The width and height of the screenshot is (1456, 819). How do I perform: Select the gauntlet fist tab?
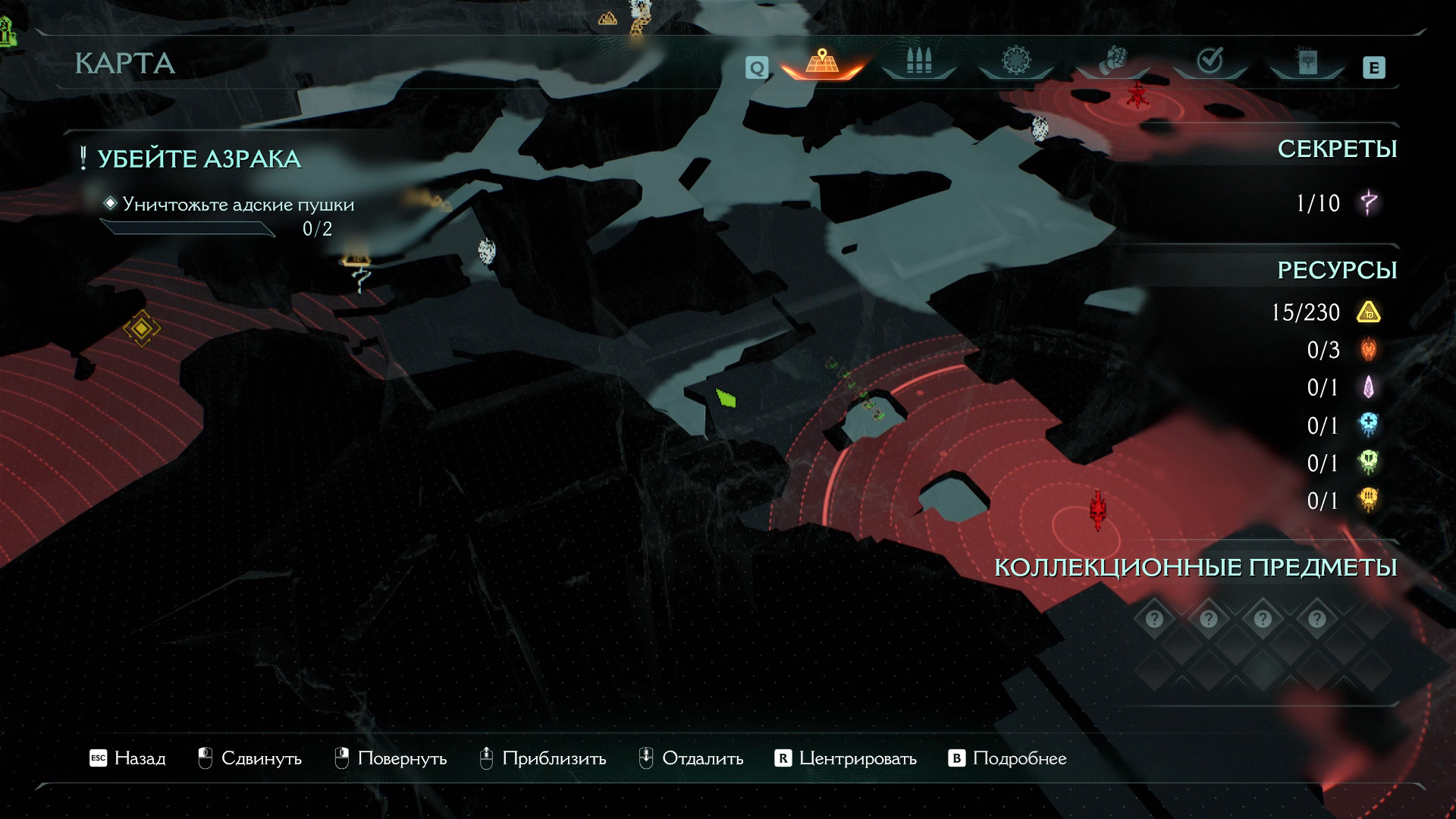click(x=1112, y=61)
